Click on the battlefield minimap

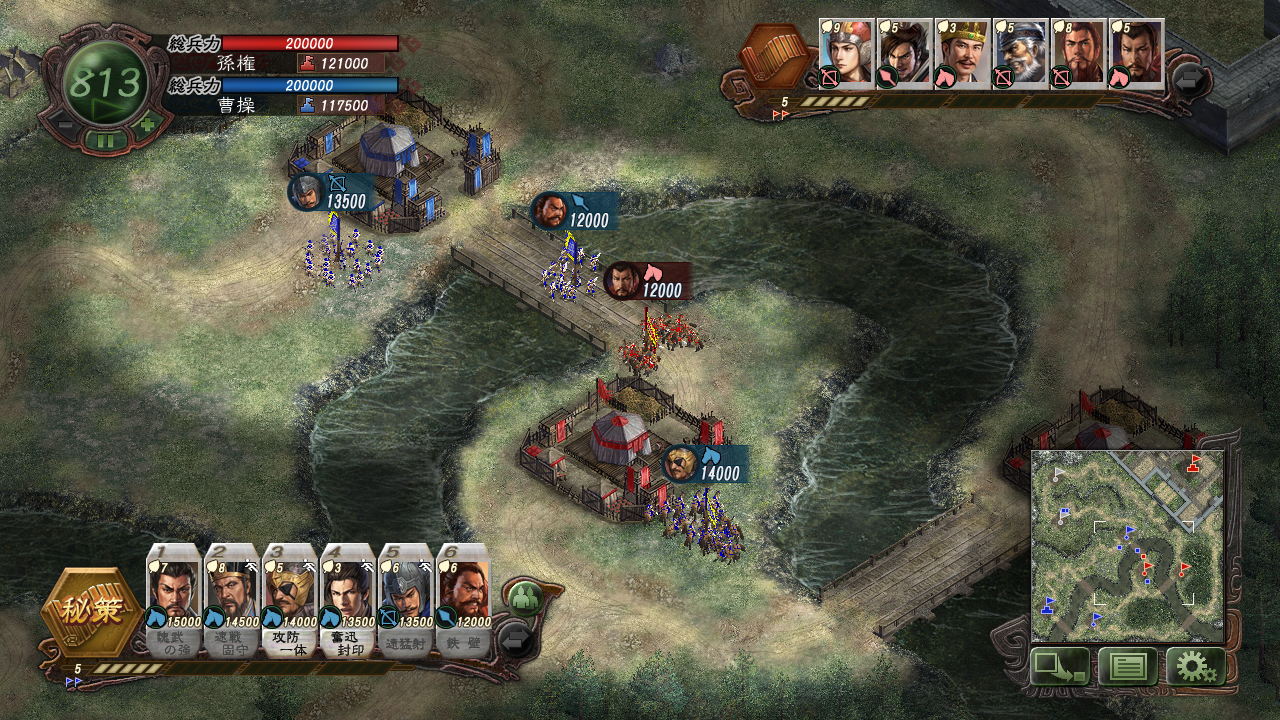pos(1127,545)
